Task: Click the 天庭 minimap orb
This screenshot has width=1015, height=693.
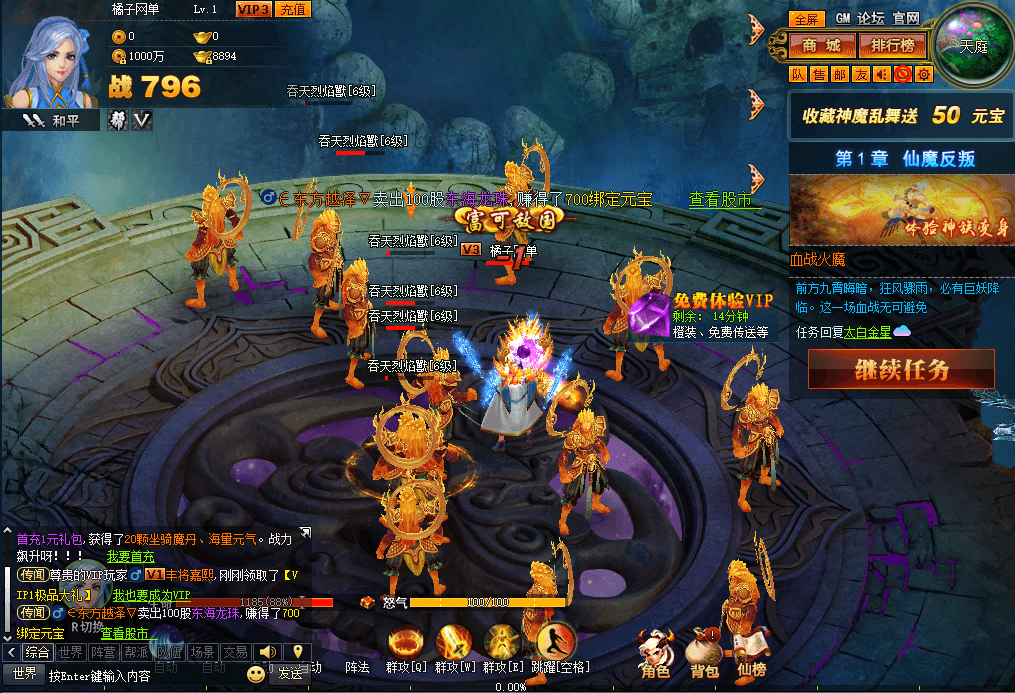Action: [973, 45]
